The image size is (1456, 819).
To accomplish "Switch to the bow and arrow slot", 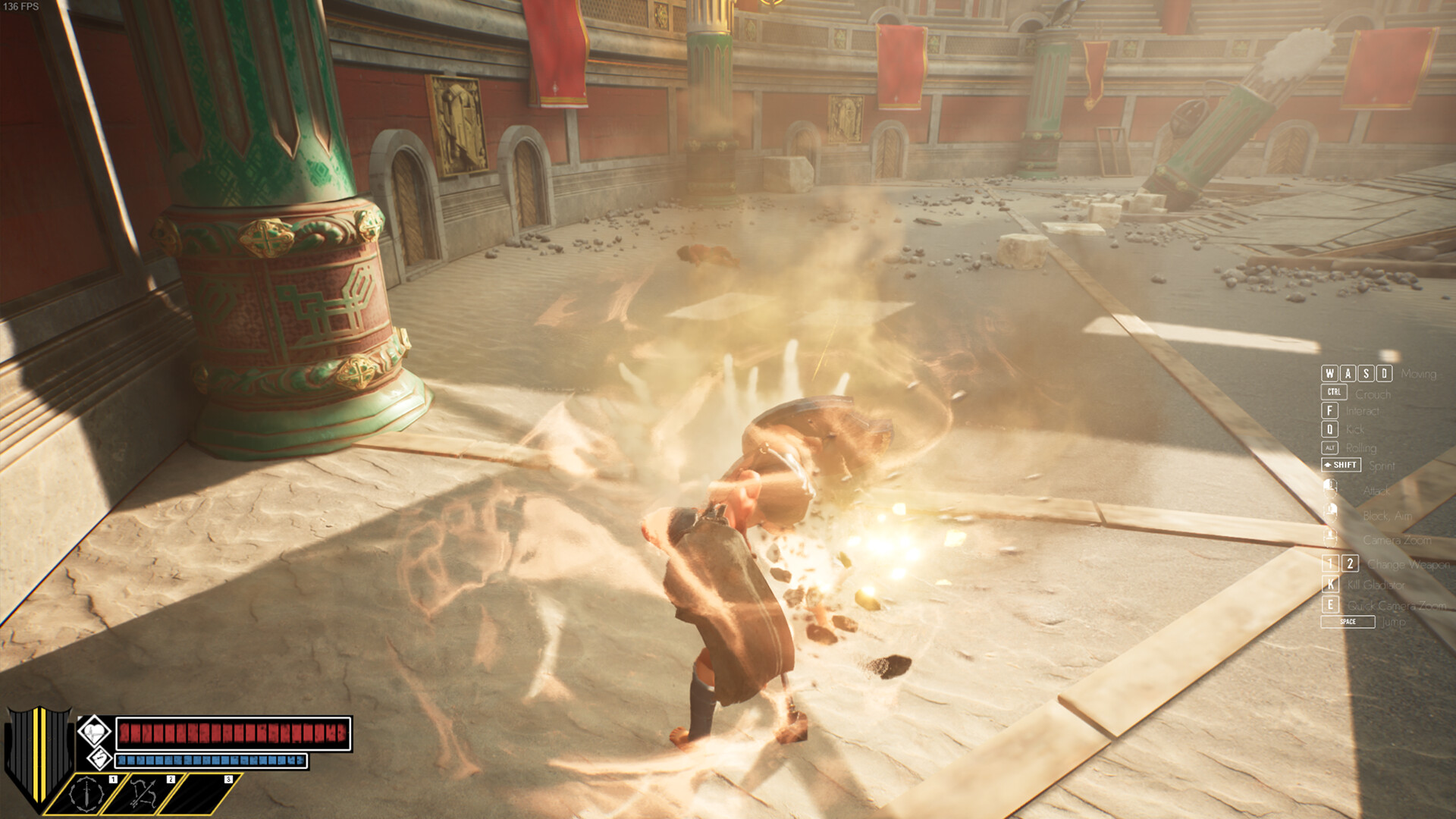I will 144,794.
